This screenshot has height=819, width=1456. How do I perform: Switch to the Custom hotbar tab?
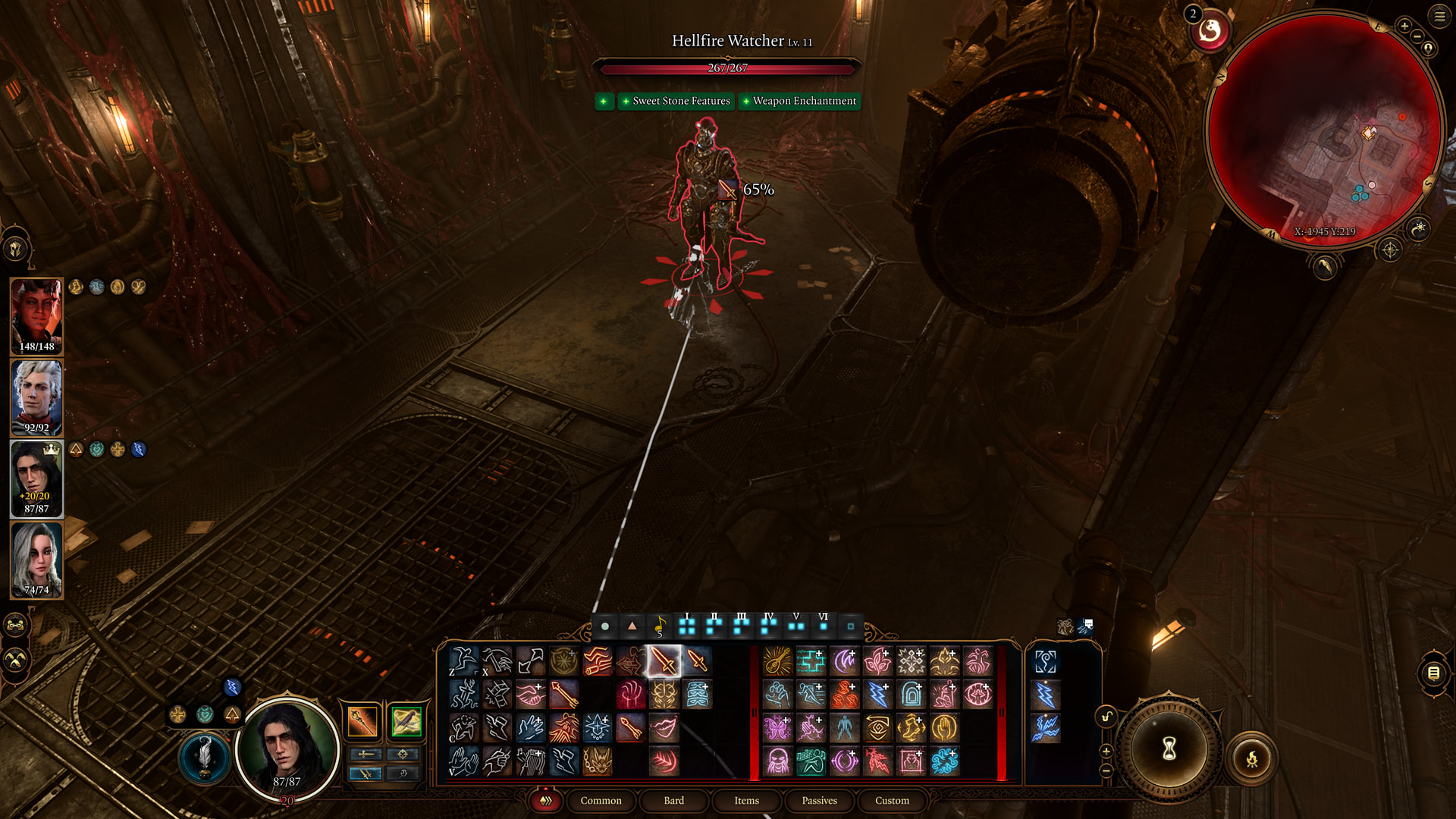(x=892, y=801)
